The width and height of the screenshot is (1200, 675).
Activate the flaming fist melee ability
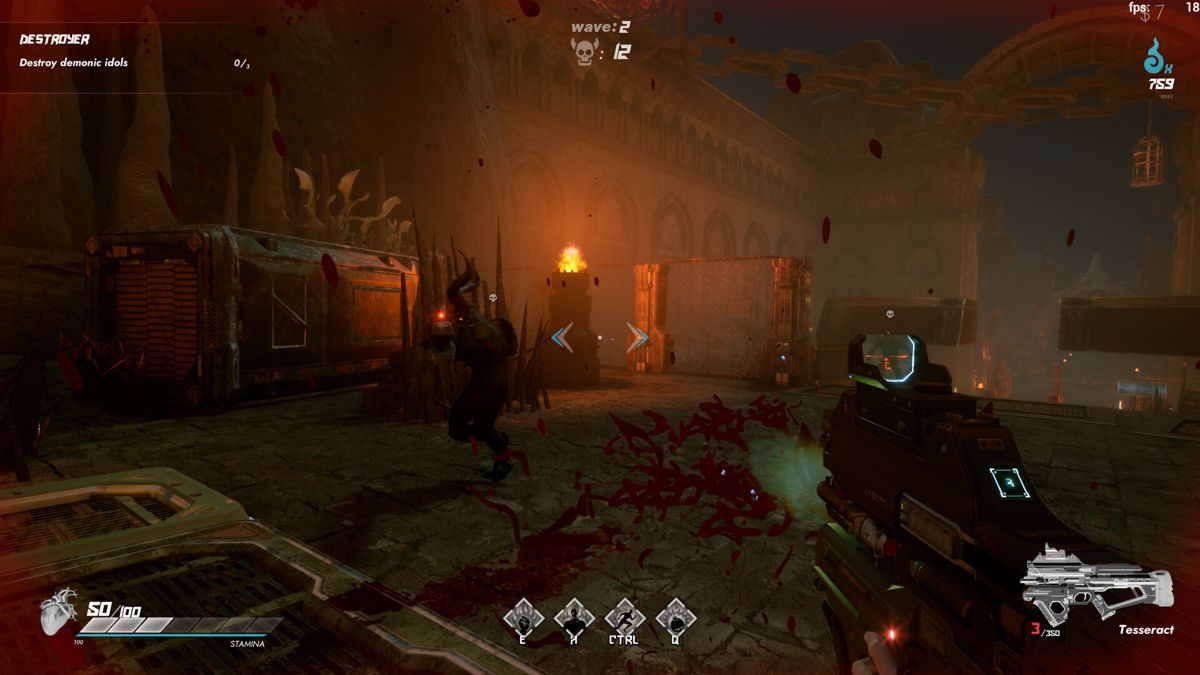tap(523, 617)
